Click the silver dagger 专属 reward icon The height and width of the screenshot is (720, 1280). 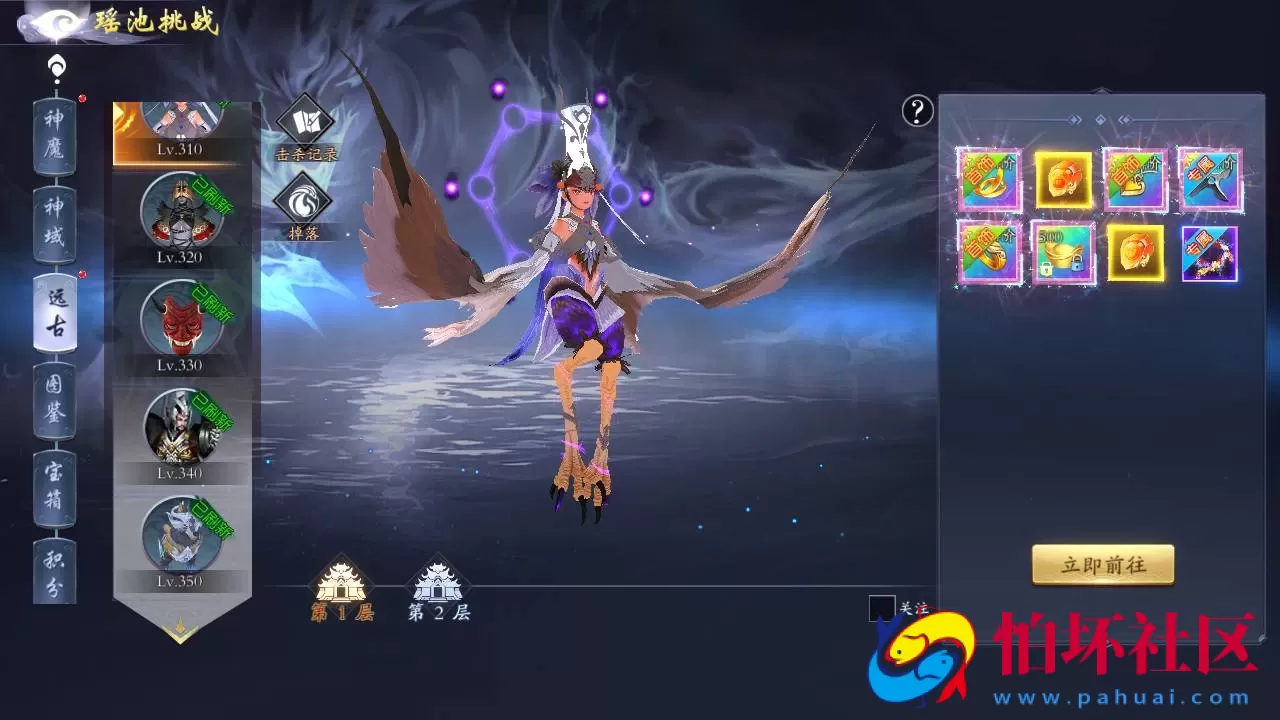pos(1209,181)
